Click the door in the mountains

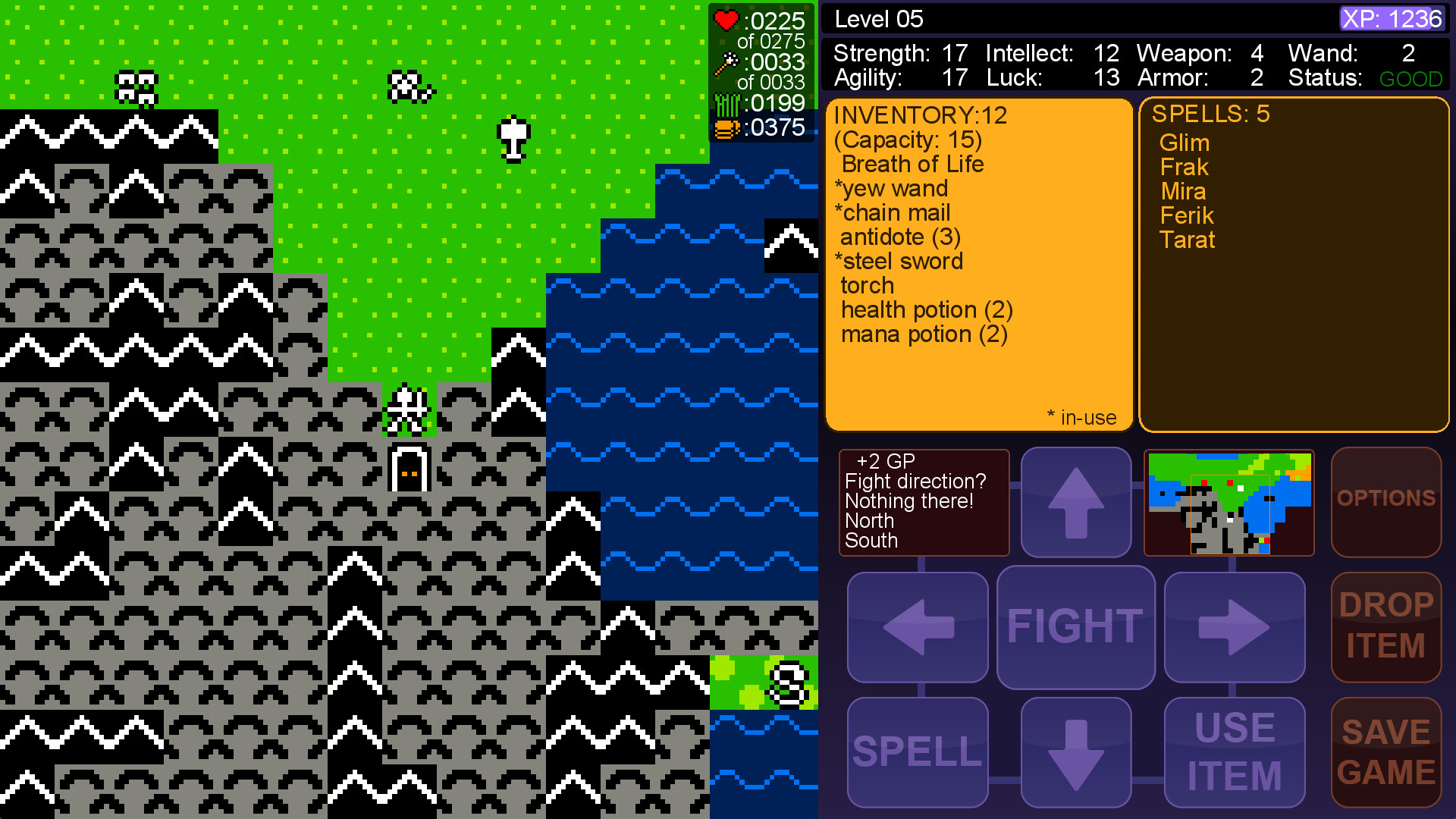click(408, 469)
